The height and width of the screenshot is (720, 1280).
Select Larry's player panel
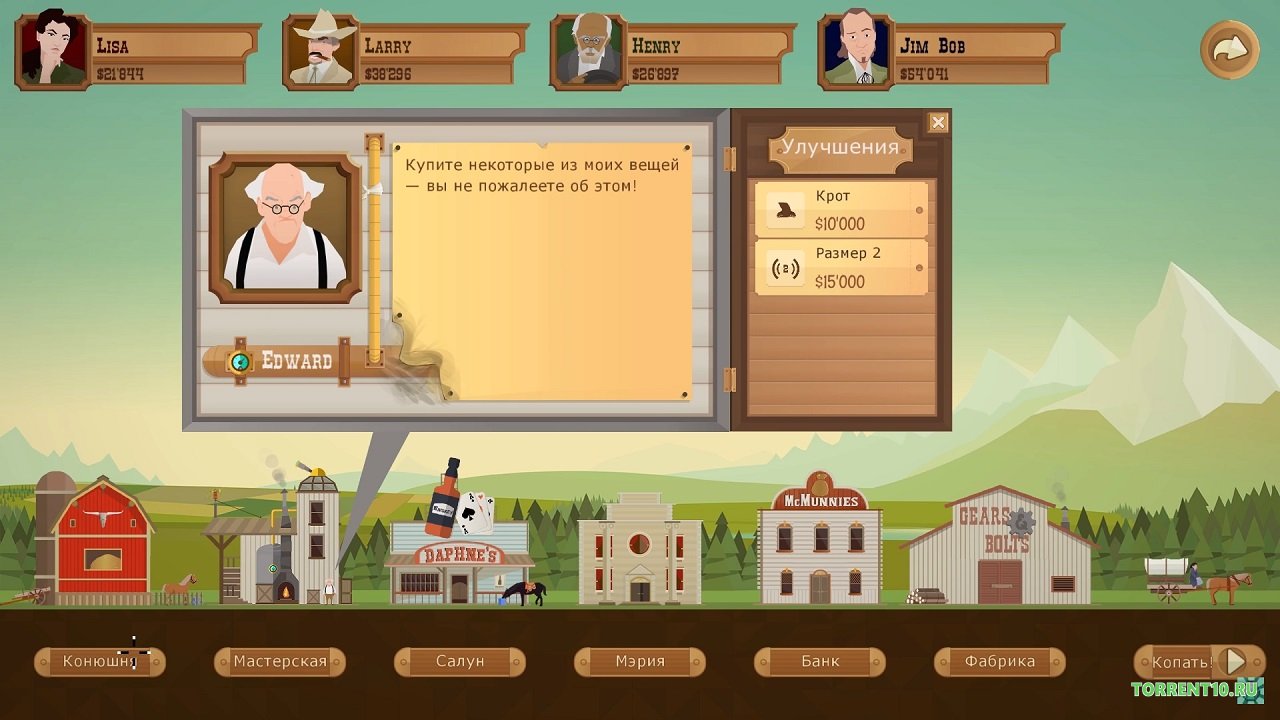click(x=405, y=52)
